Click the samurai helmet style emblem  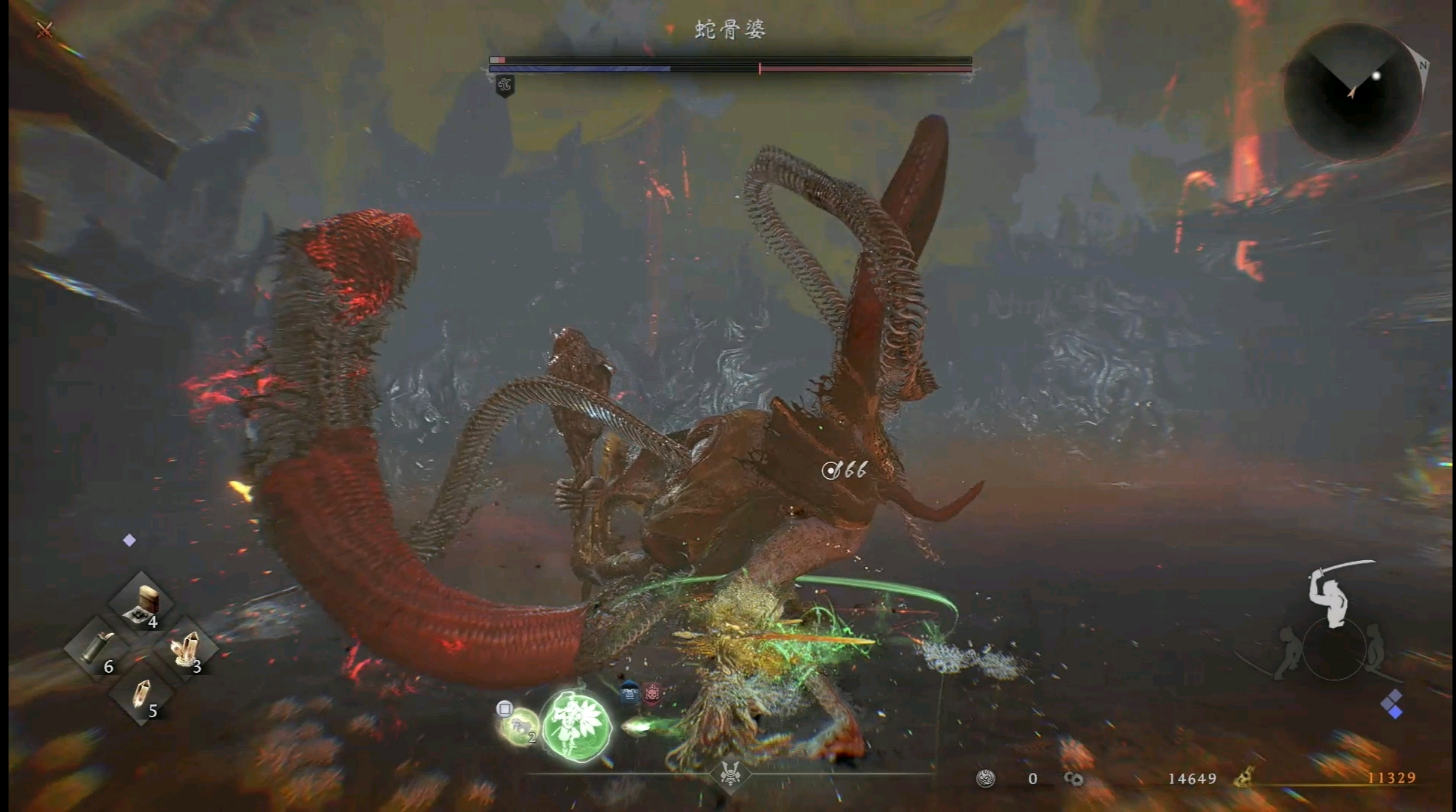730,773
